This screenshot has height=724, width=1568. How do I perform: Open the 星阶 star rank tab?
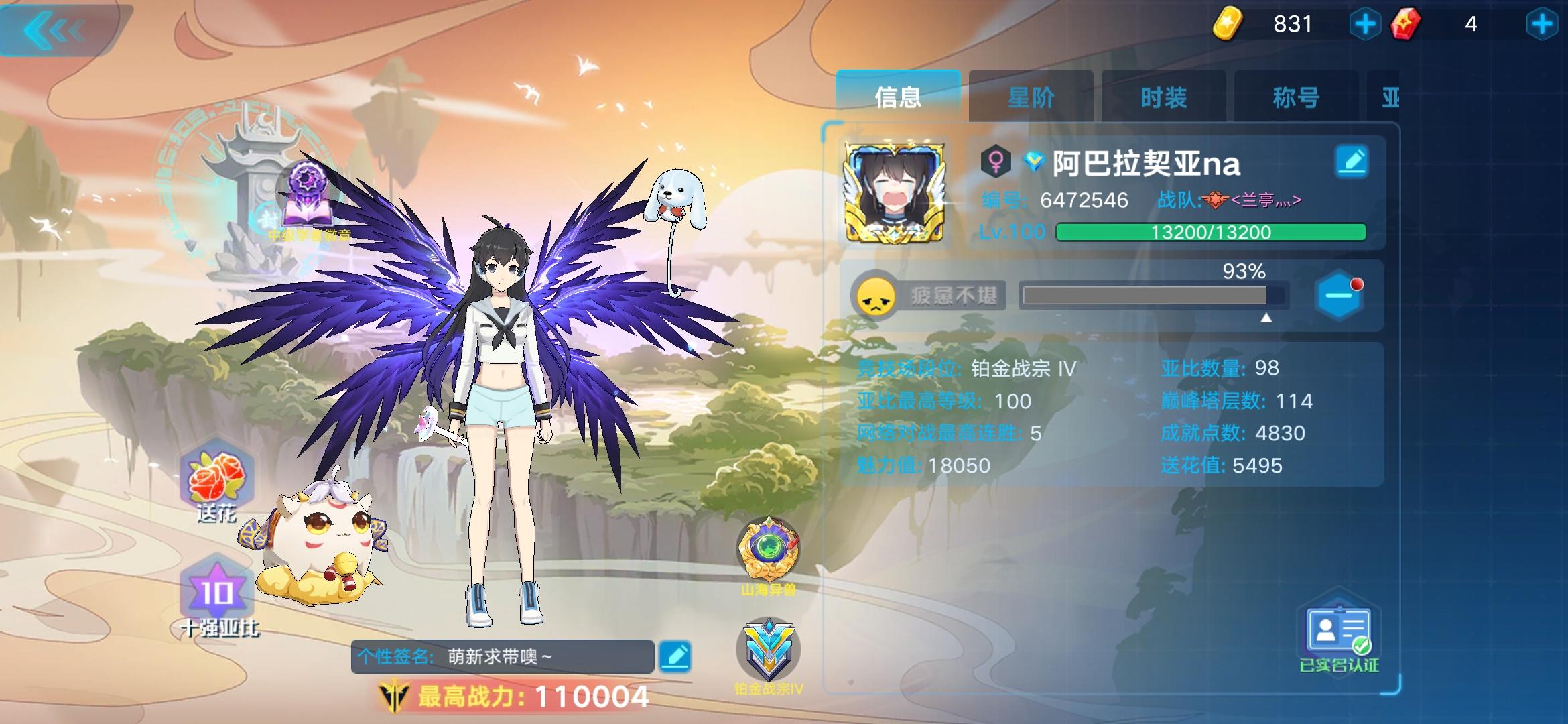[1032, 97]
